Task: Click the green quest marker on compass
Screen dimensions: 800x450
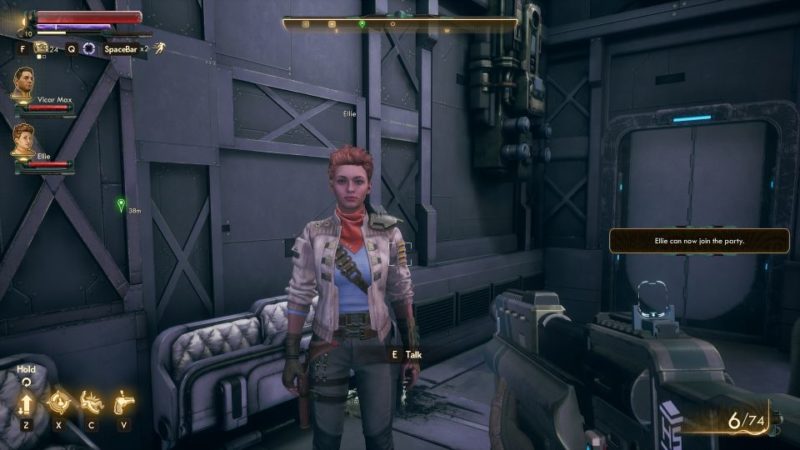Action: (x=361, y=22)
